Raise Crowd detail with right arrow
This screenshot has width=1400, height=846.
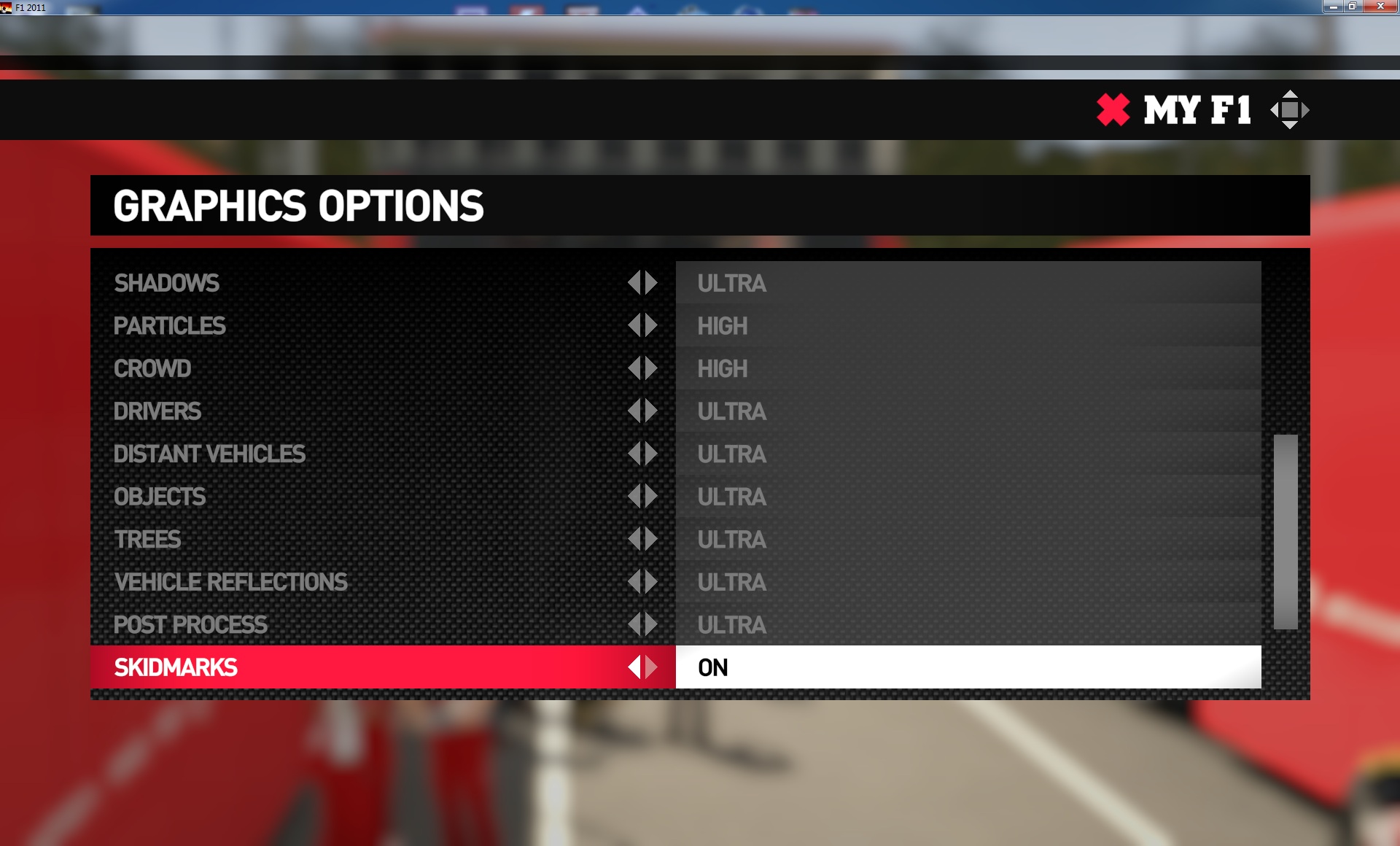click(651, 368)
